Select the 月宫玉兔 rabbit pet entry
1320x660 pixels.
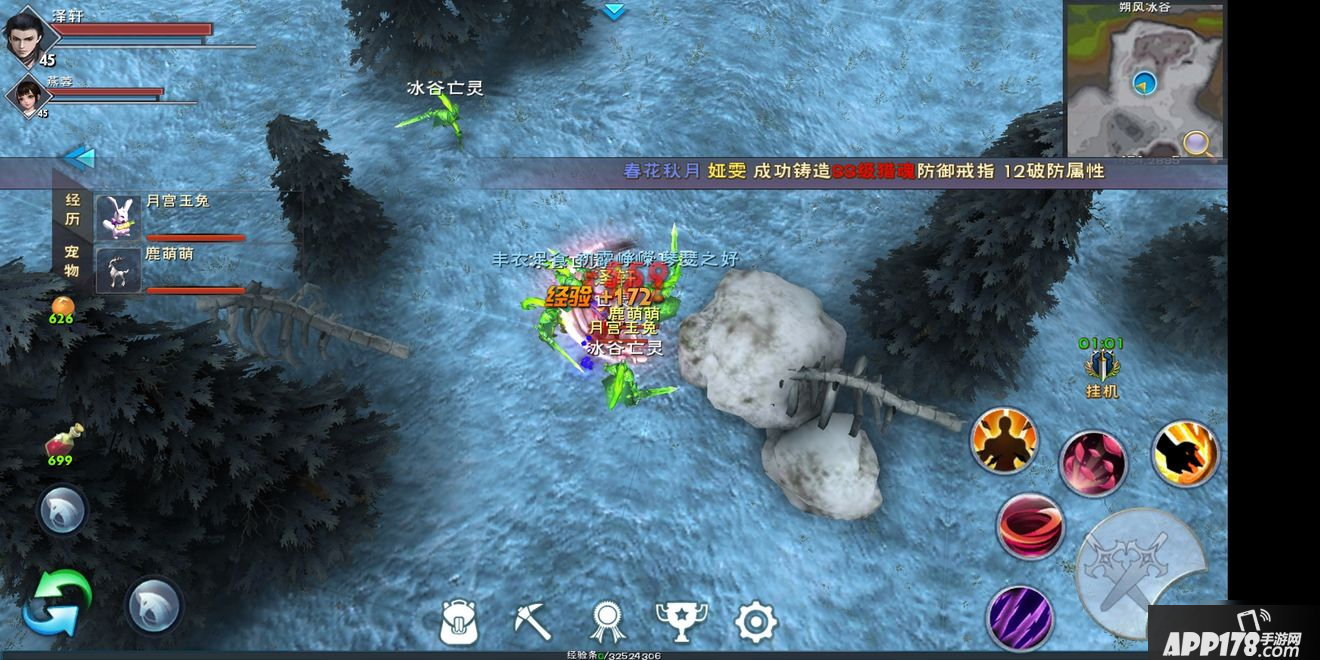pos(170,217)
